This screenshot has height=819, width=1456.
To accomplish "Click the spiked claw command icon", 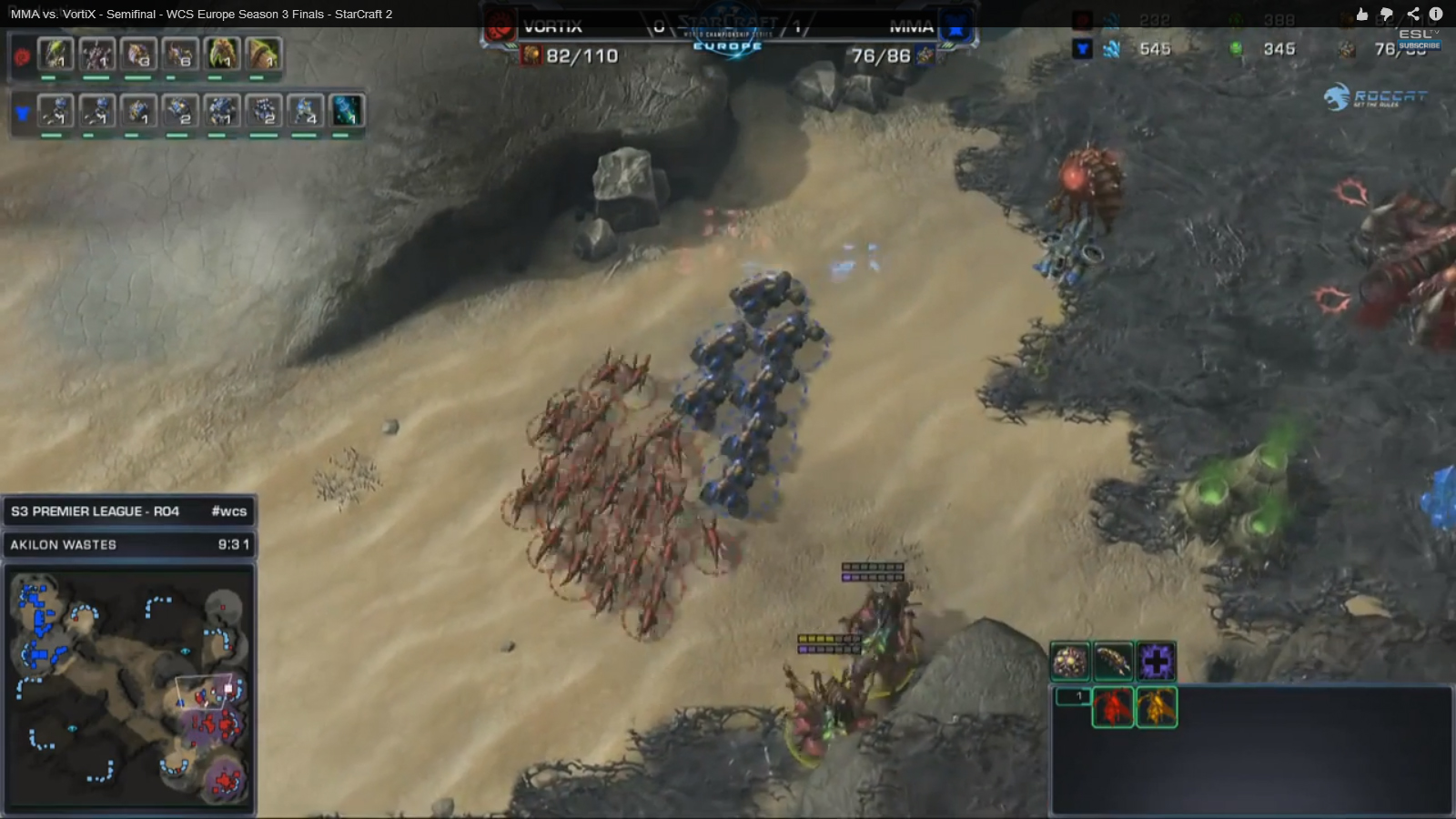I will click(x=1113, y=662).
